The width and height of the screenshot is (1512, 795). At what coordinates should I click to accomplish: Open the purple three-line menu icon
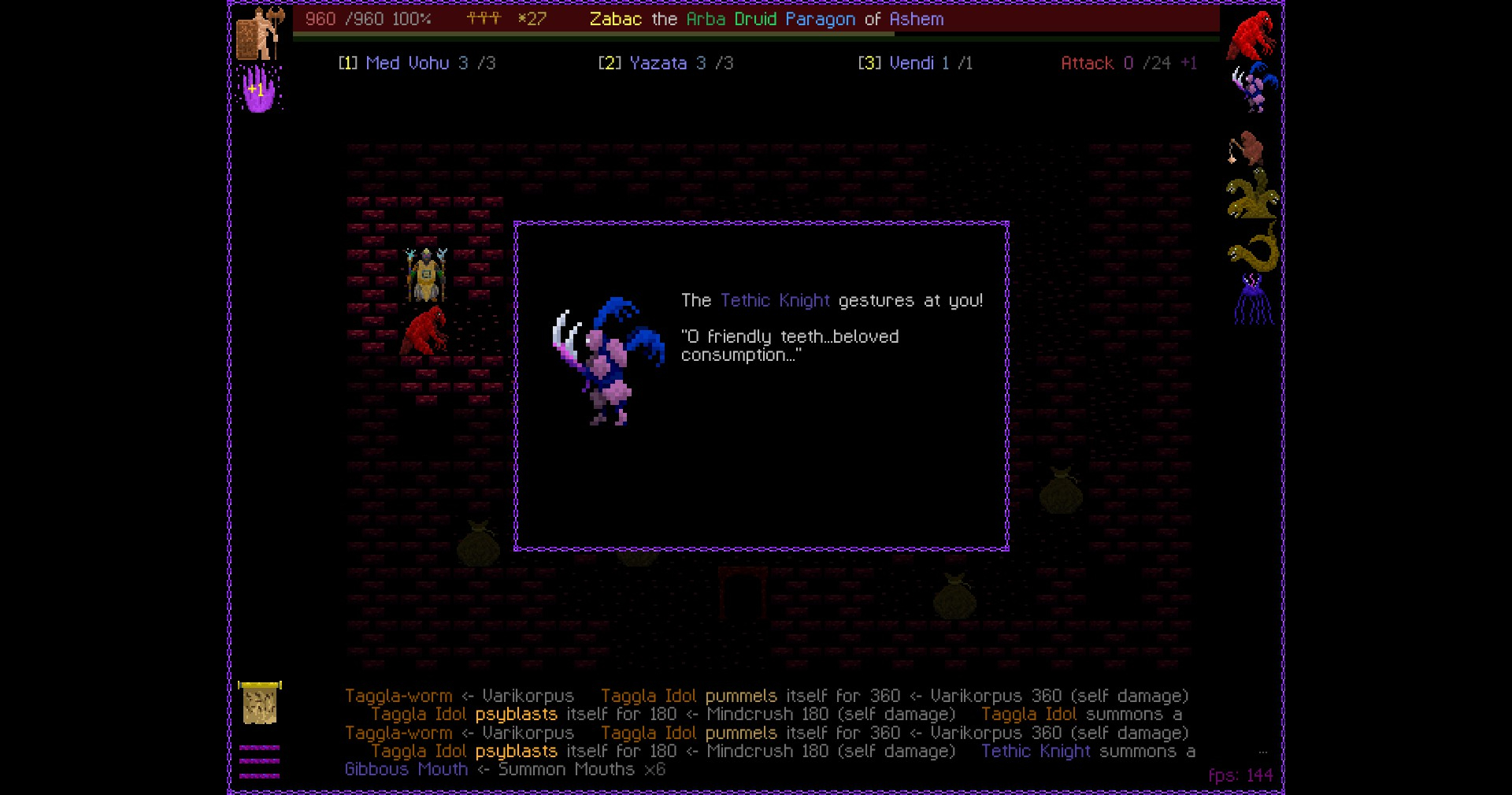259,761
